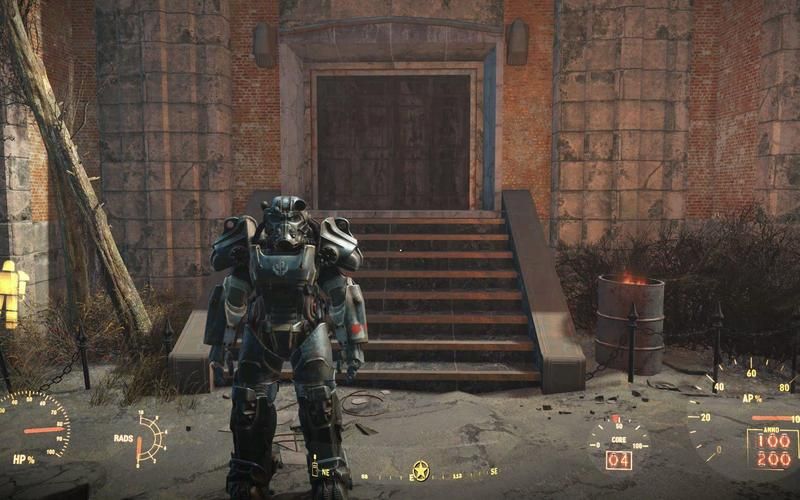
Task: Click the star quest marker on the compass
Action: click(x=421, y=470)
